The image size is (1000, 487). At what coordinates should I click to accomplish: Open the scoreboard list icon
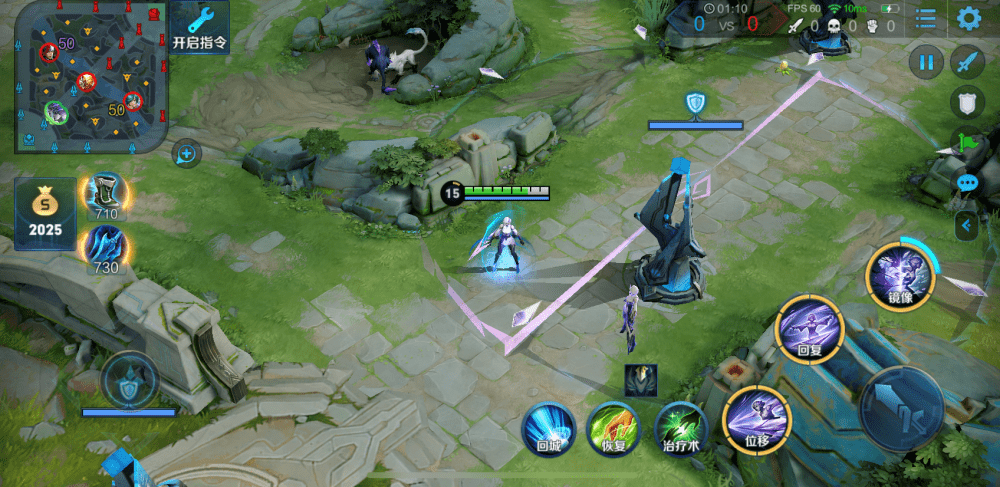[x=927, y=18]
